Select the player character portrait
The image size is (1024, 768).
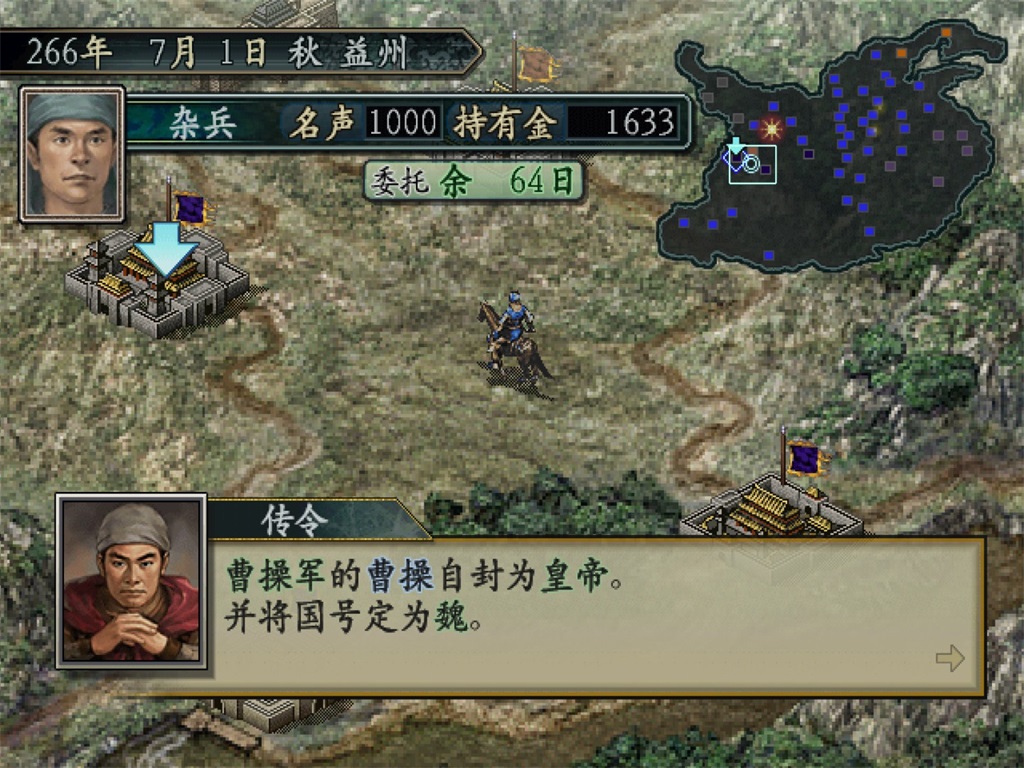click(x=72, y=153)
